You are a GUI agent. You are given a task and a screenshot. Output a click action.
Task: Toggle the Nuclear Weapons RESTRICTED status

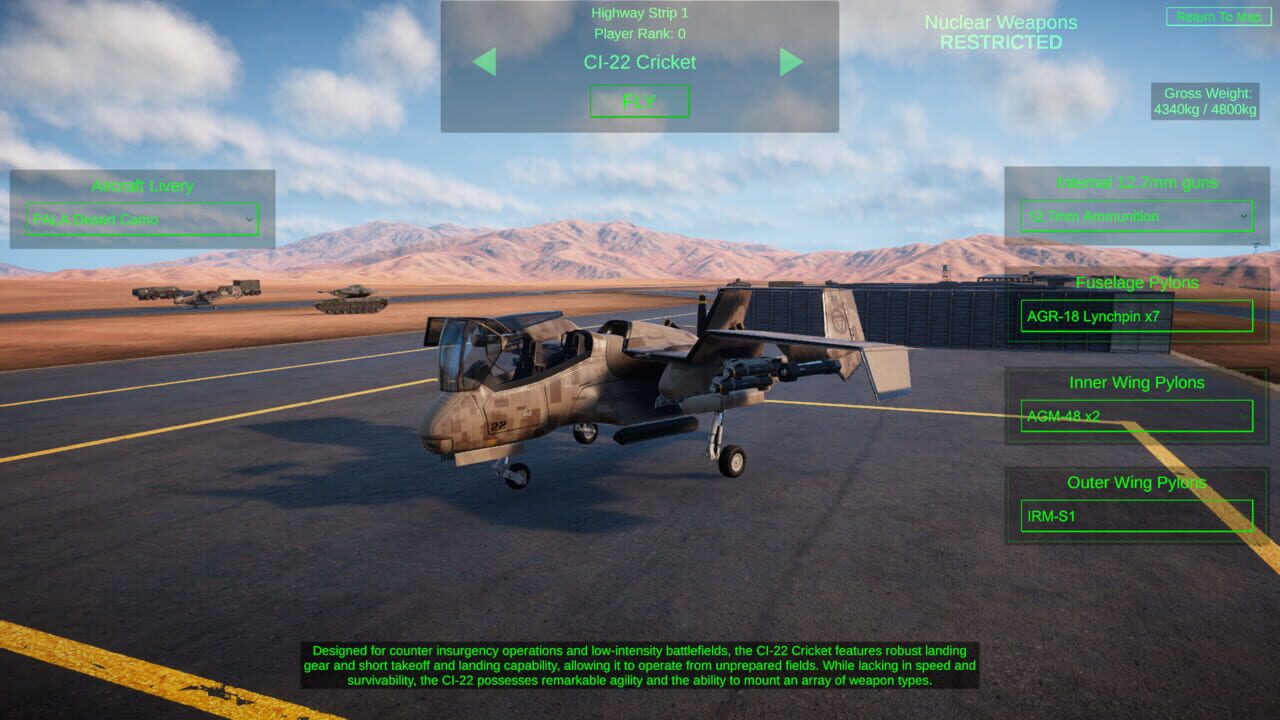click(1000, 32)
